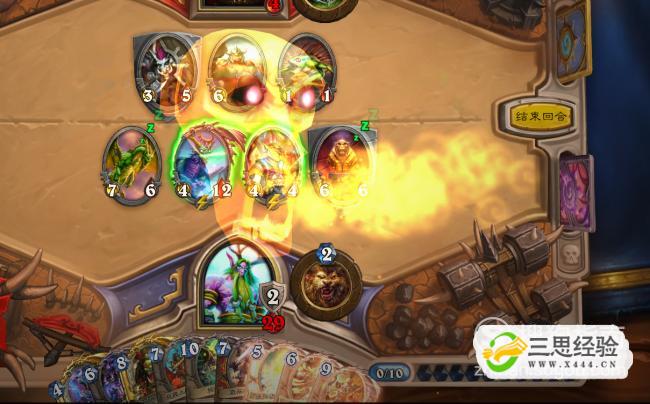Target the enemy 3/5 minion
Image resolution: width=650 pixels, height=404 pixels.
pyautogui.click(x=163, y=68)
